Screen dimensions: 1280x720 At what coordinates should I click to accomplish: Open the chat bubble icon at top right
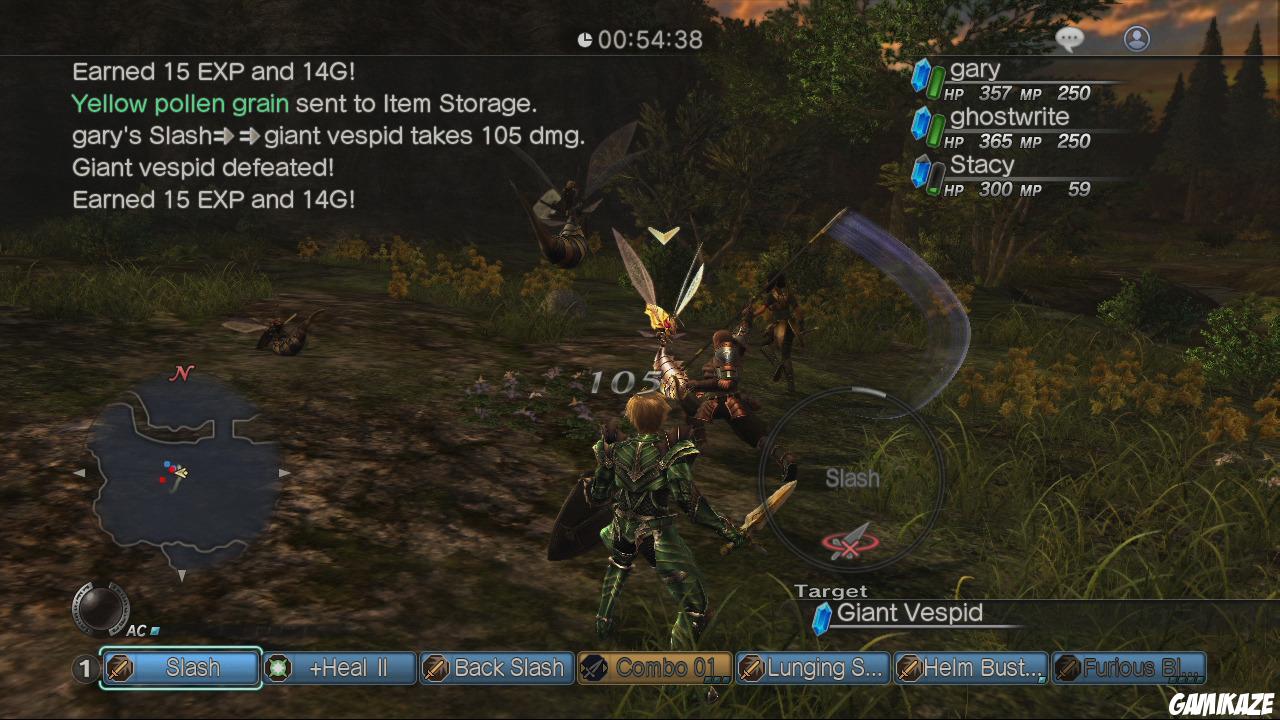click(x=1069, y=37)
